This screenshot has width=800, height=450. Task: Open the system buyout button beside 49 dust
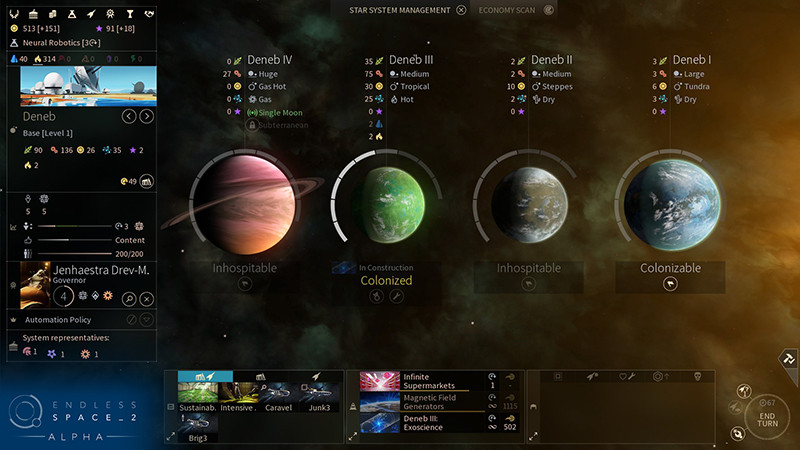(147, 181)
